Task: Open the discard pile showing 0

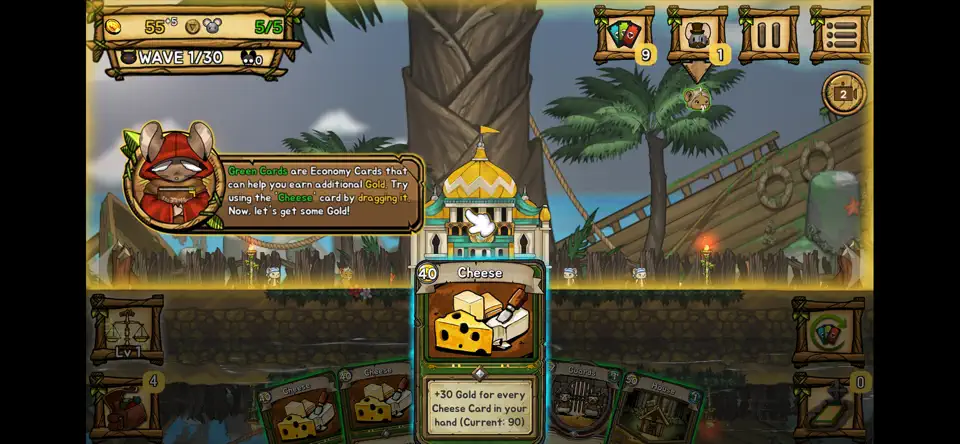Action: pyautogui.click(x=827, y=405)
